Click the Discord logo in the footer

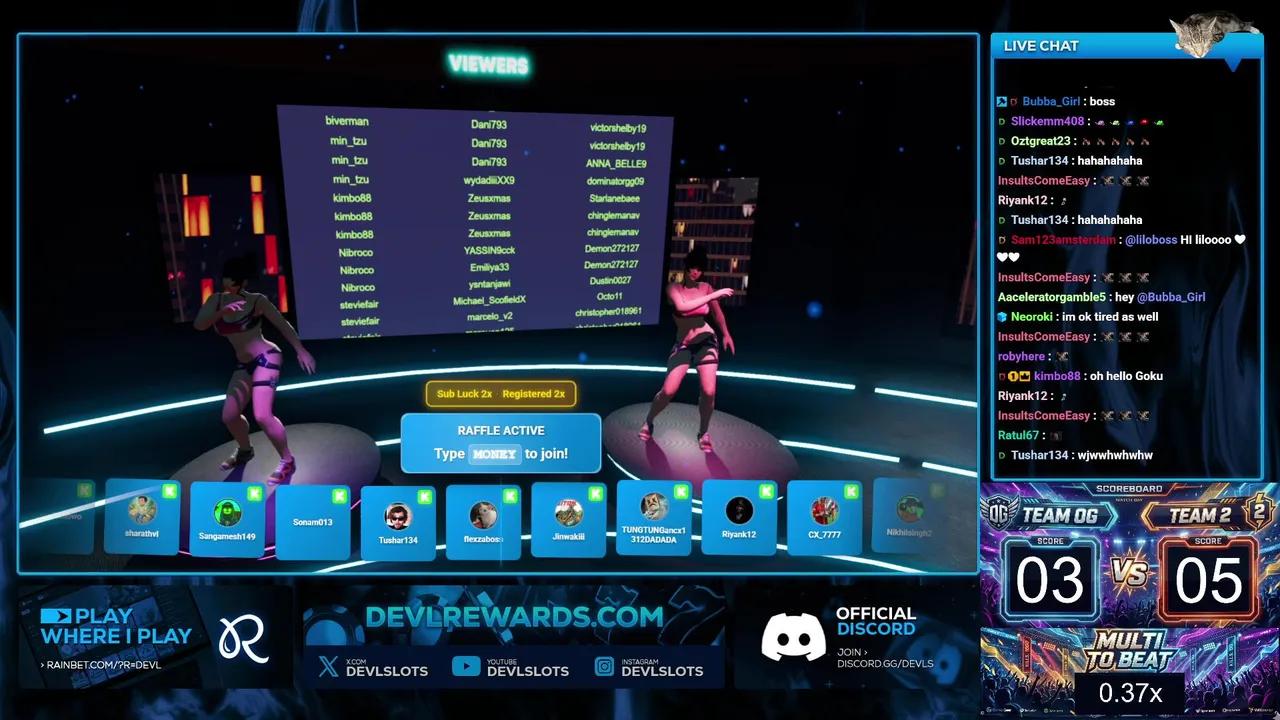793,636
